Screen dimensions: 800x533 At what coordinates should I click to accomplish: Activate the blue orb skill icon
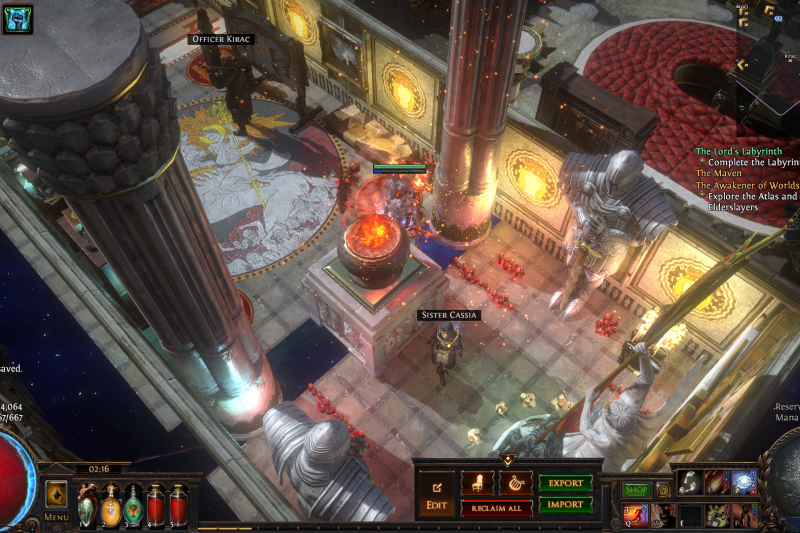(744, 483)
